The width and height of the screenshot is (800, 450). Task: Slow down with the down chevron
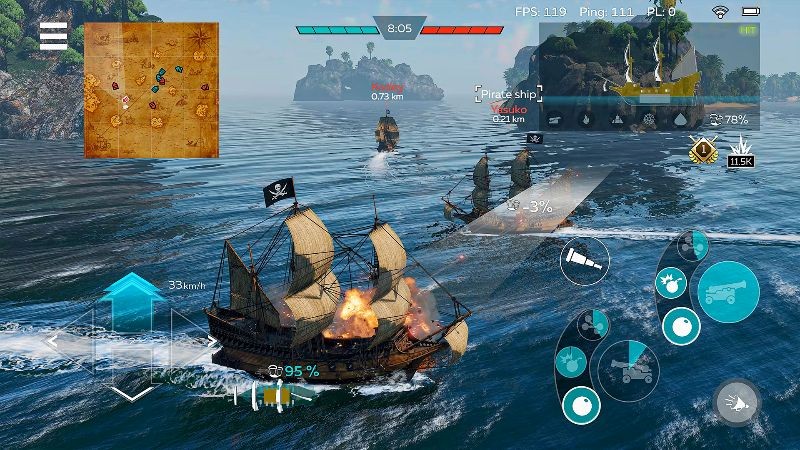[x=133, y=391]
